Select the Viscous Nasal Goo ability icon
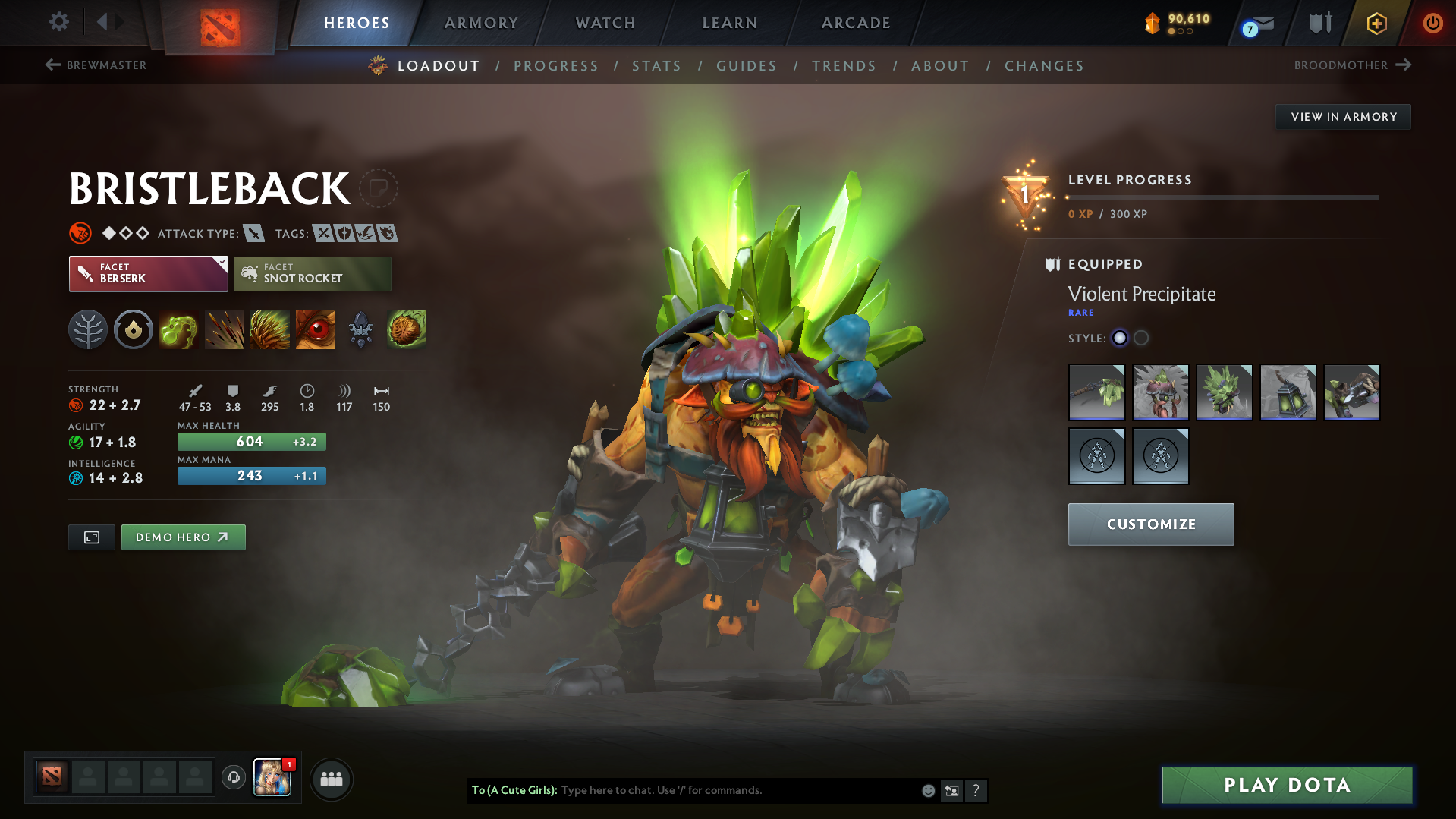The width and height of the screenshot is (1456, 819). click(179, 329)
